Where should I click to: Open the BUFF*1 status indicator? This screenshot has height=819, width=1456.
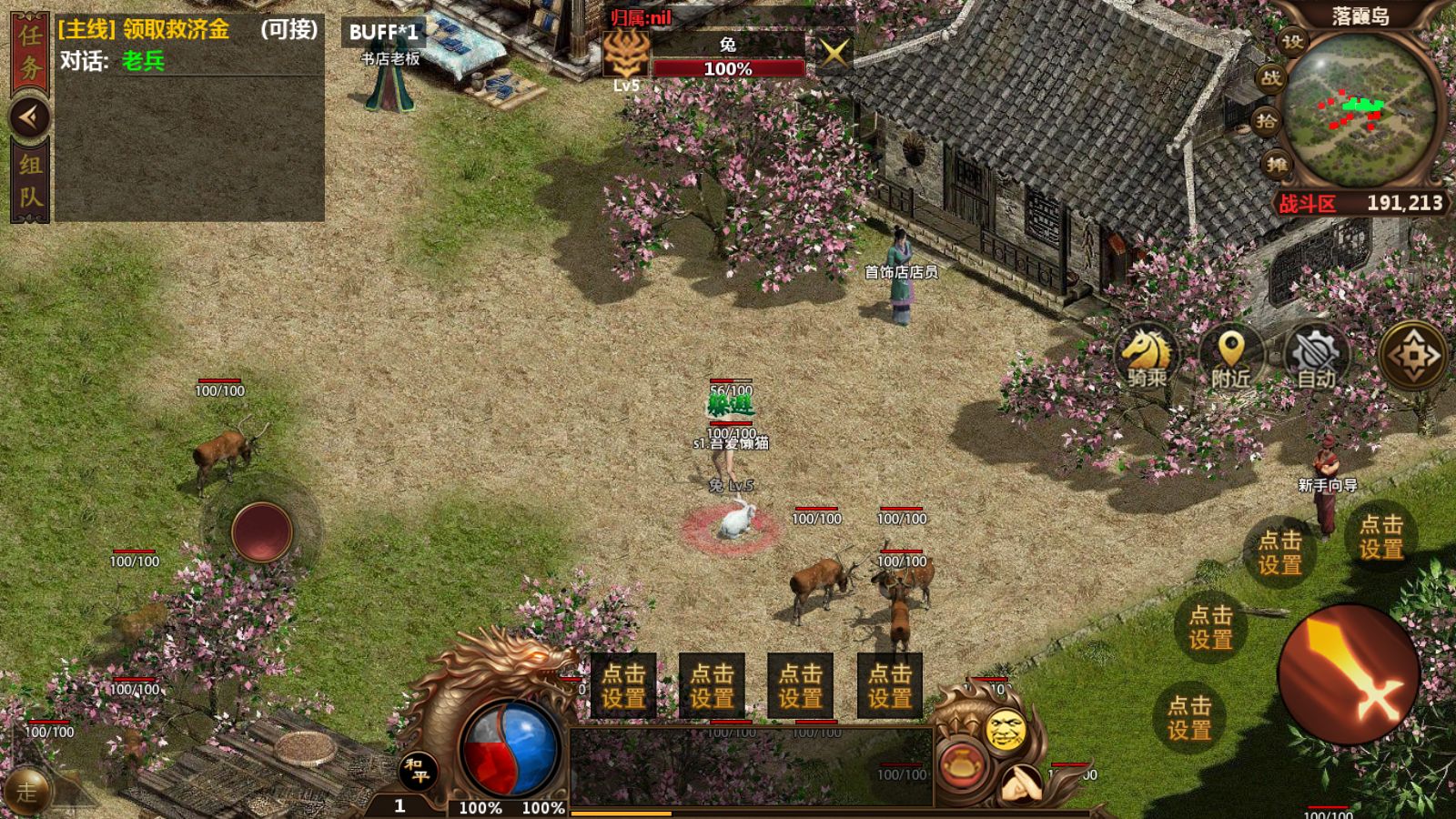click(x=383, y=32)
